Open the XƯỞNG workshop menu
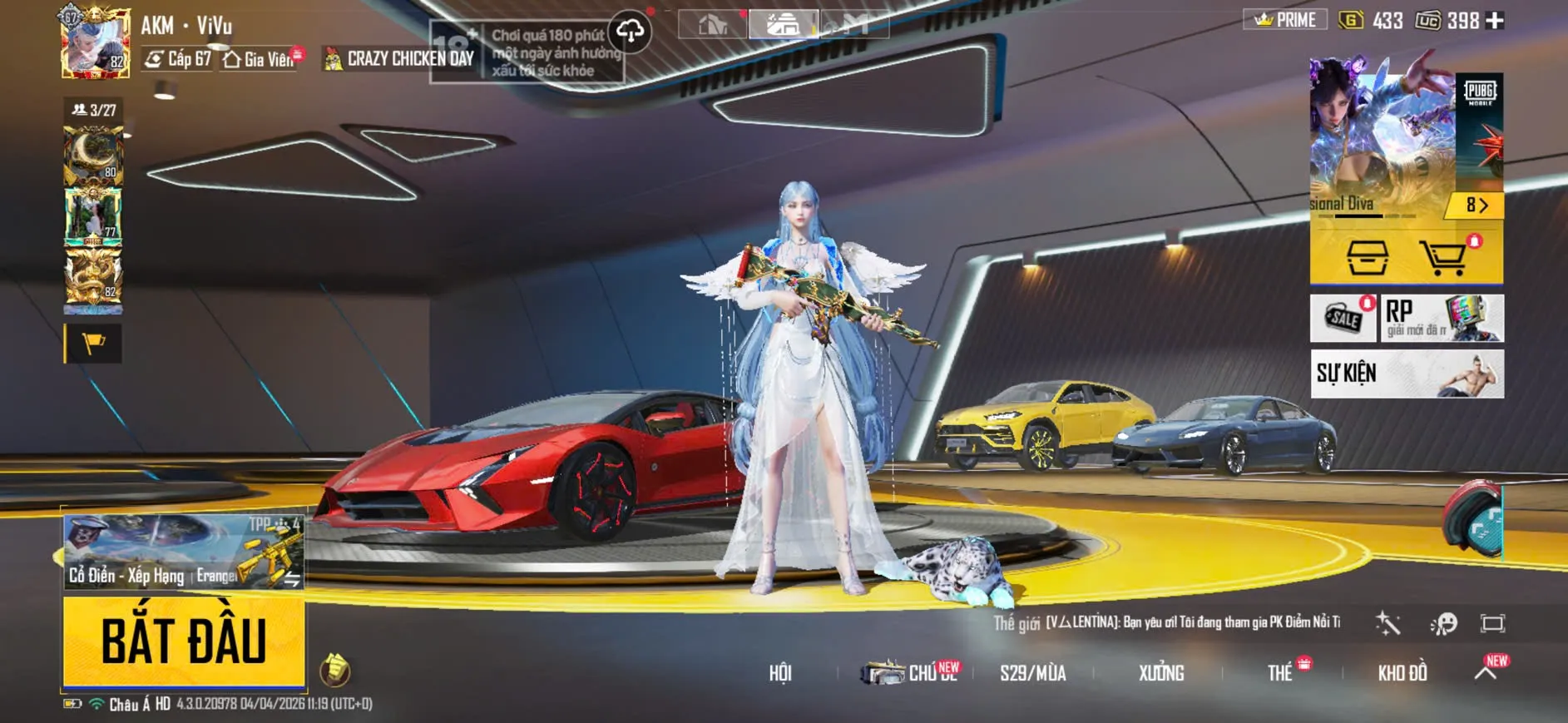 [1160, 673]
